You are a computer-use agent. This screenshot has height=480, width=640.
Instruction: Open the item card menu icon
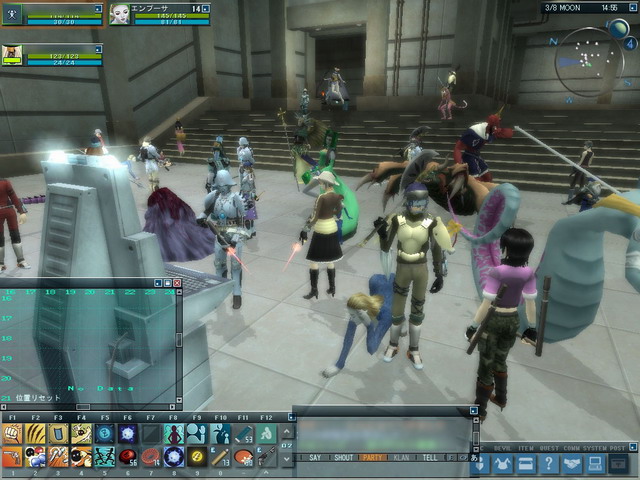(524, 464)
